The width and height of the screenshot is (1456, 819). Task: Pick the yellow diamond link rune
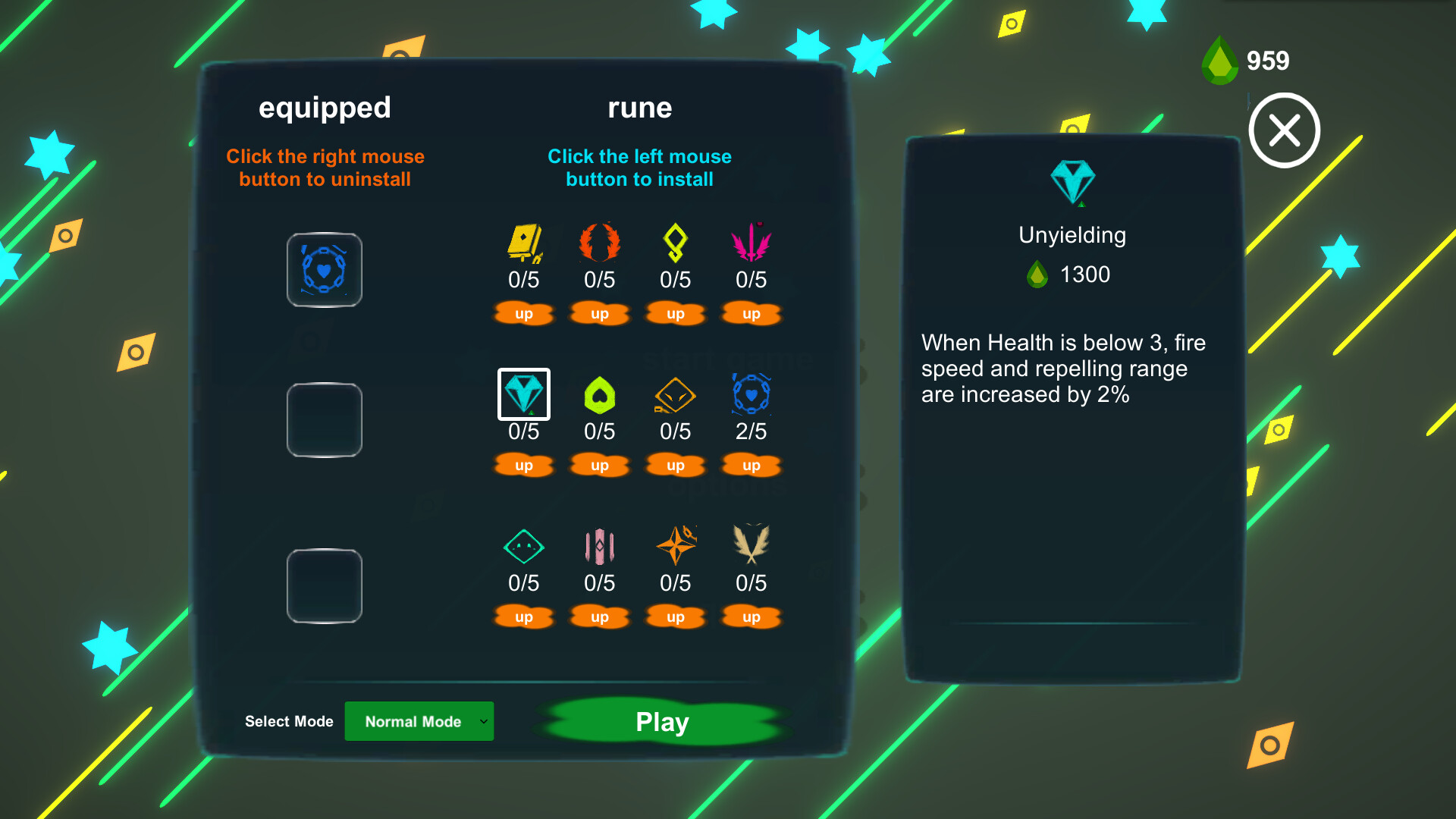pyautogui.click(x=675, y=243)
